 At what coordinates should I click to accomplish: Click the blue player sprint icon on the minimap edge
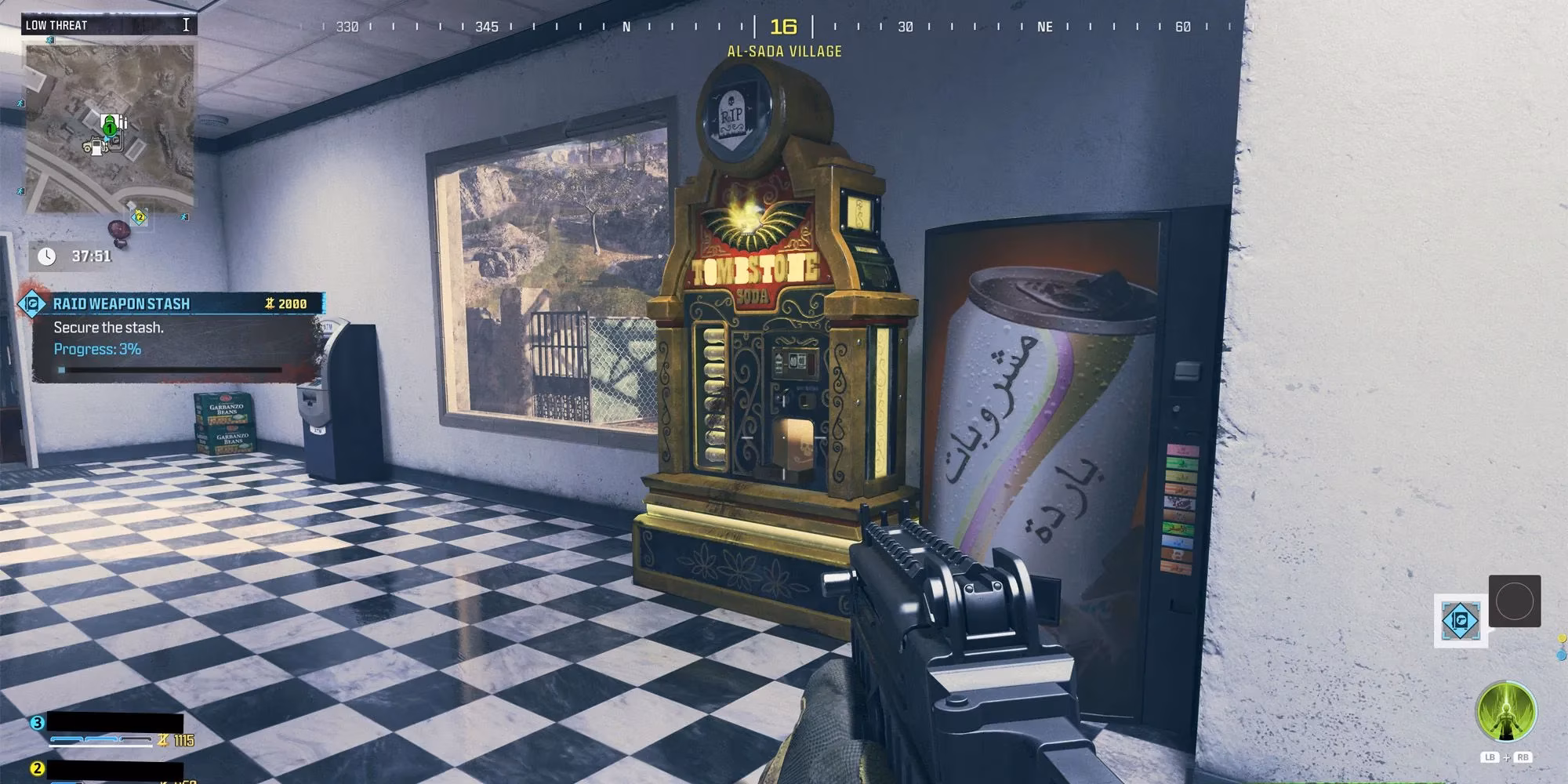coord(20,103)
